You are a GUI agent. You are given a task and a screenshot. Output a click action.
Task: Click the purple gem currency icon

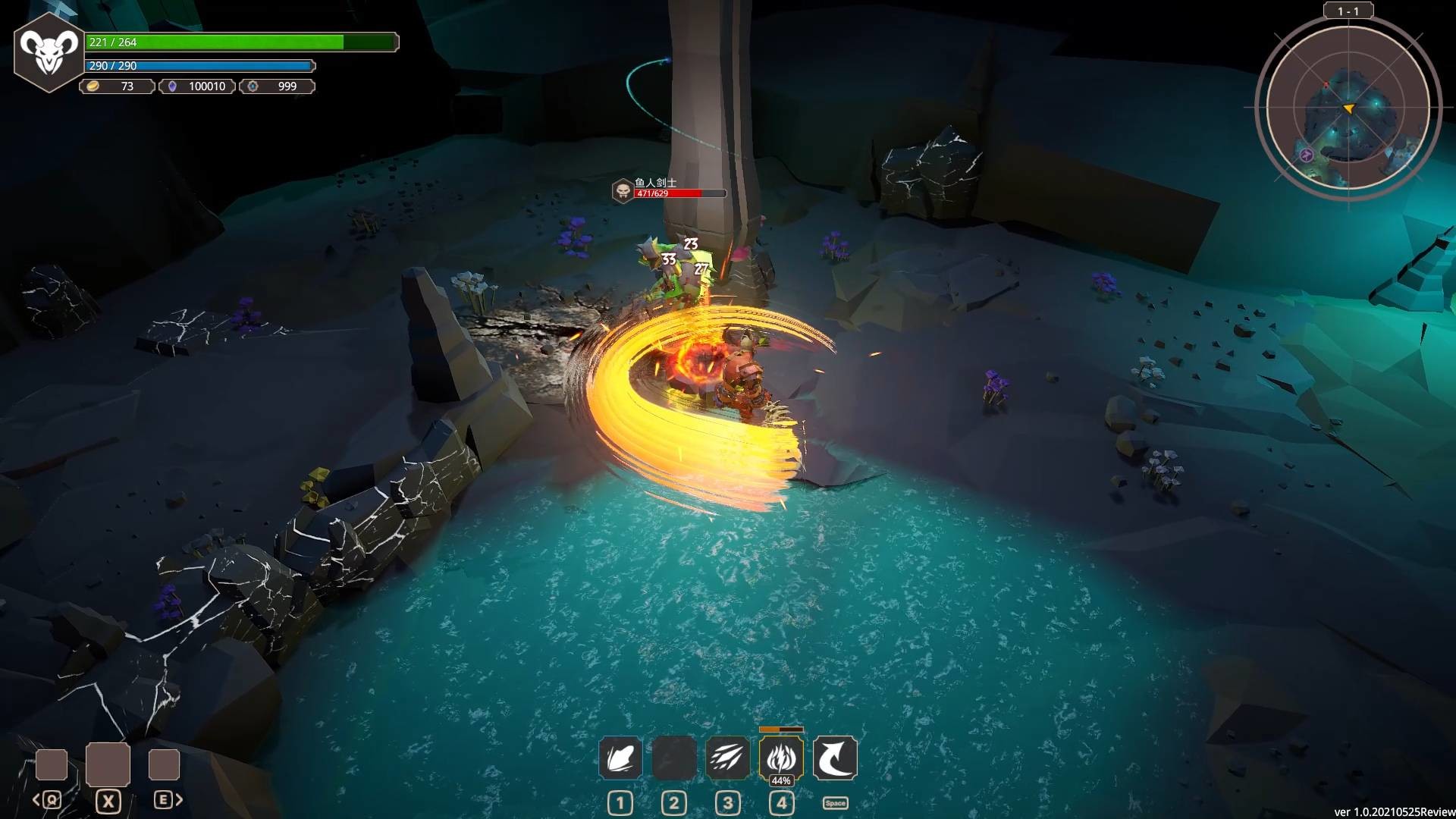[174, 86]
